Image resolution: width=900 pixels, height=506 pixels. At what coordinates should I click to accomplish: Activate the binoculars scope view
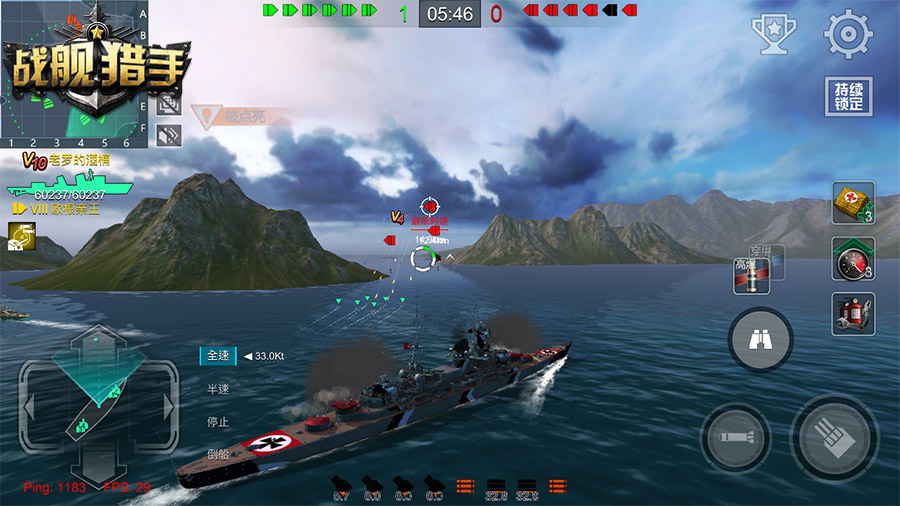click(760, 341)
